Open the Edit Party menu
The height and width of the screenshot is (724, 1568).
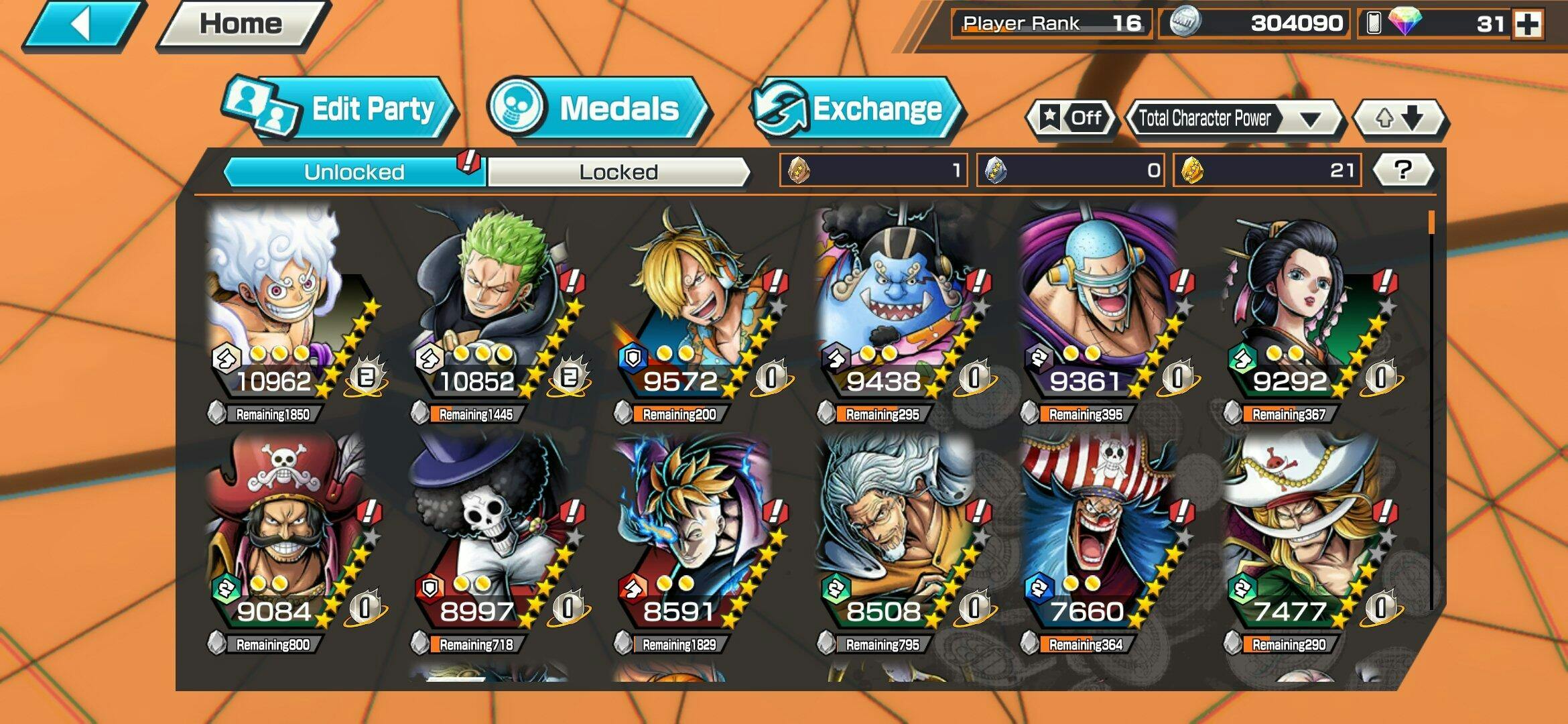342,109
